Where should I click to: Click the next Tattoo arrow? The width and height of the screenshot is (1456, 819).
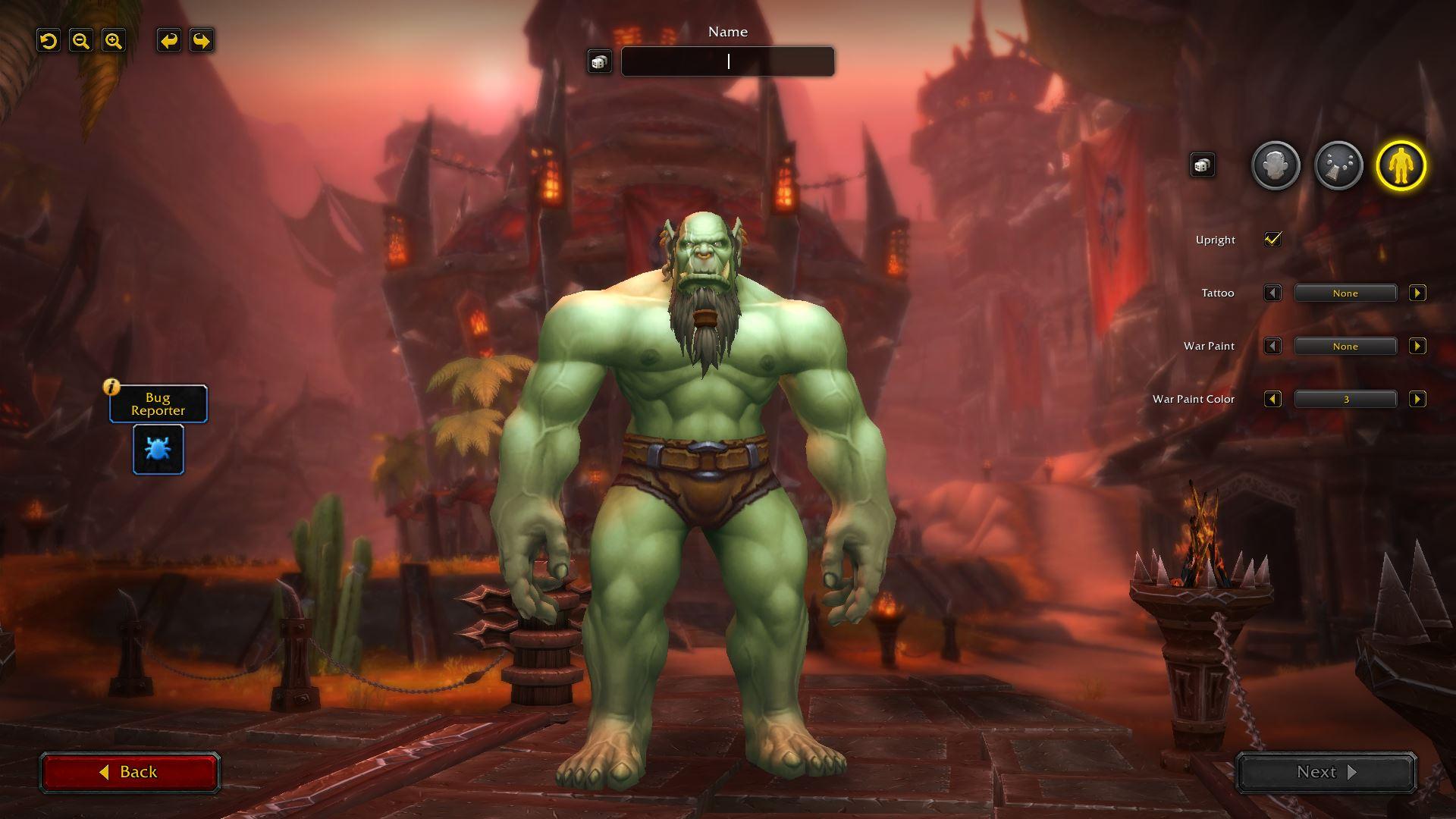[x=1418, y=293]
